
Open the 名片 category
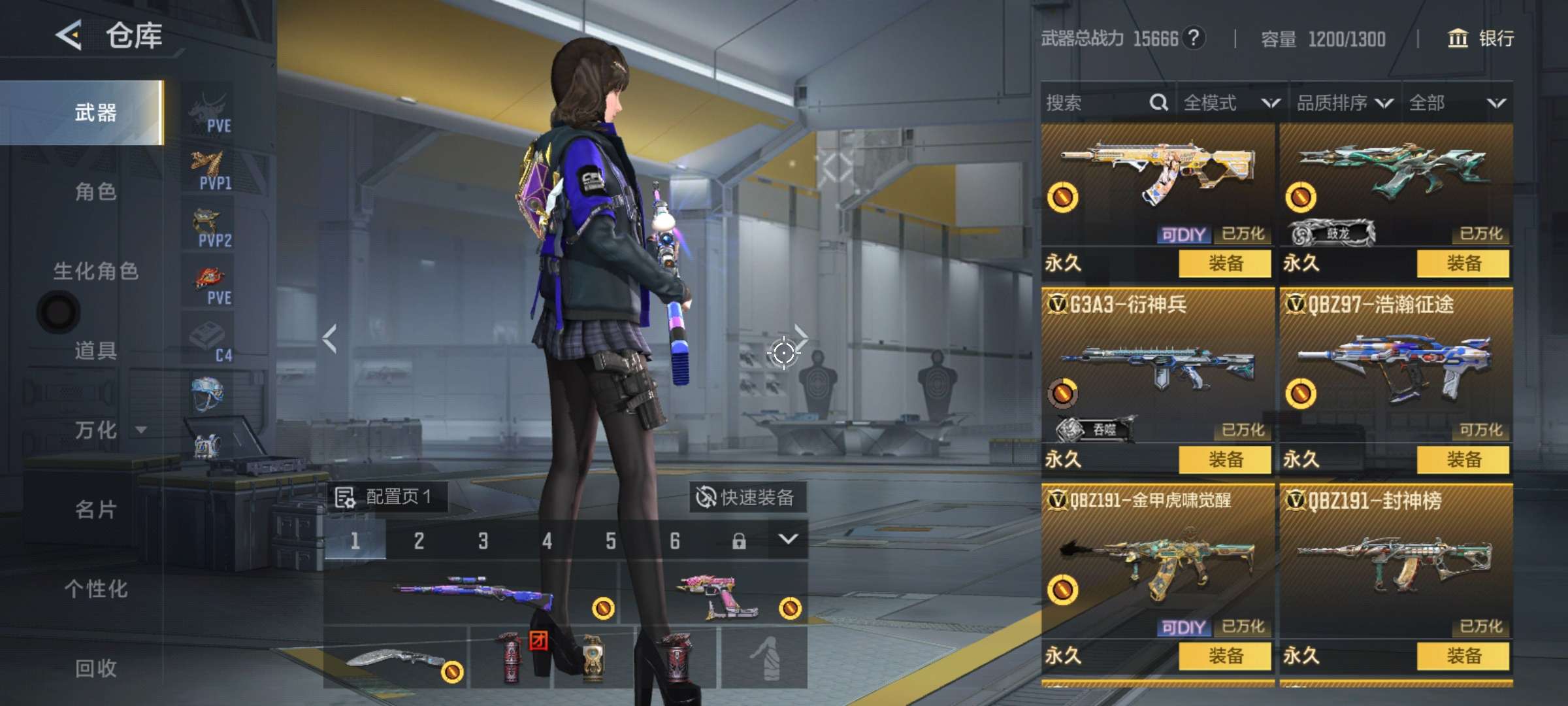[95, 509]
